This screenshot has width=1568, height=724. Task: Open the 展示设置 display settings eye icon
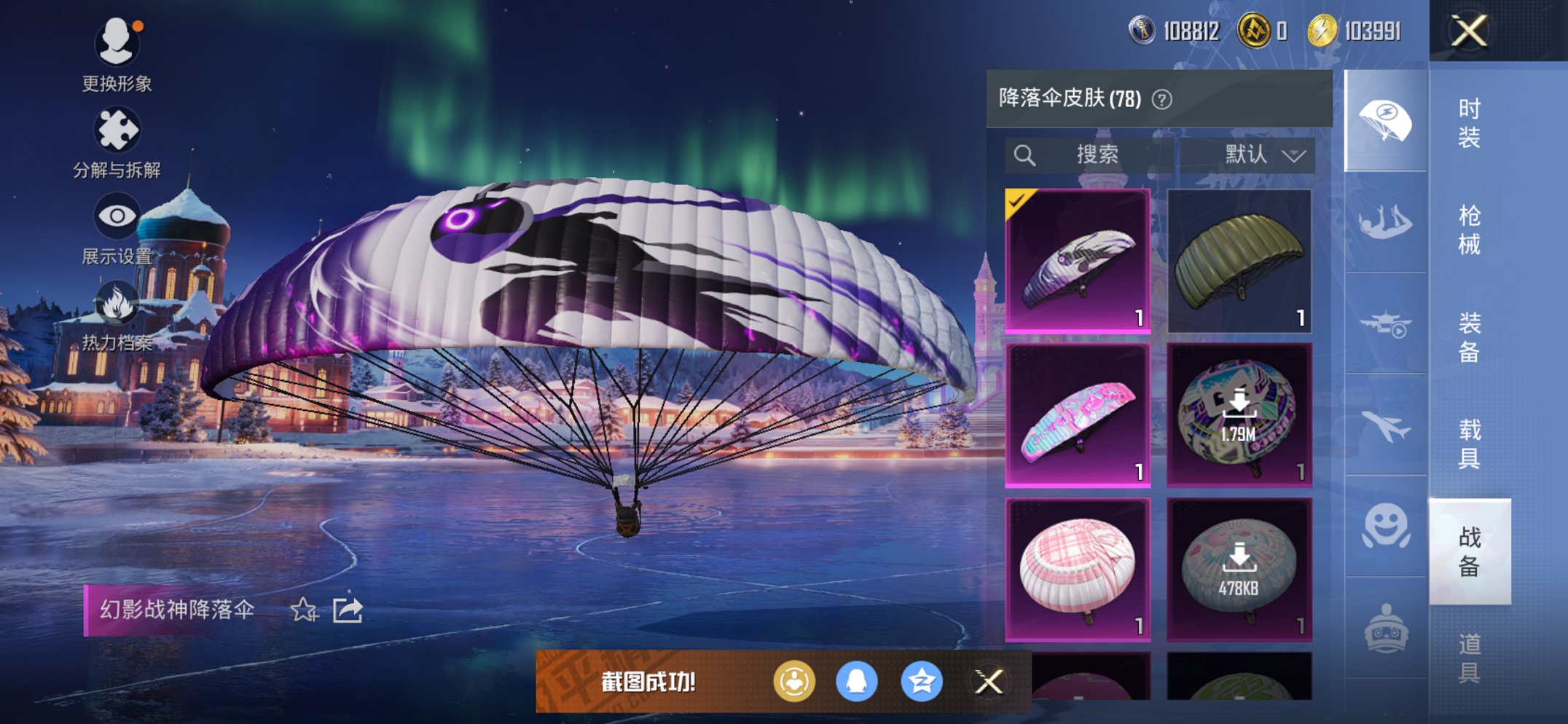click(118, 215)
